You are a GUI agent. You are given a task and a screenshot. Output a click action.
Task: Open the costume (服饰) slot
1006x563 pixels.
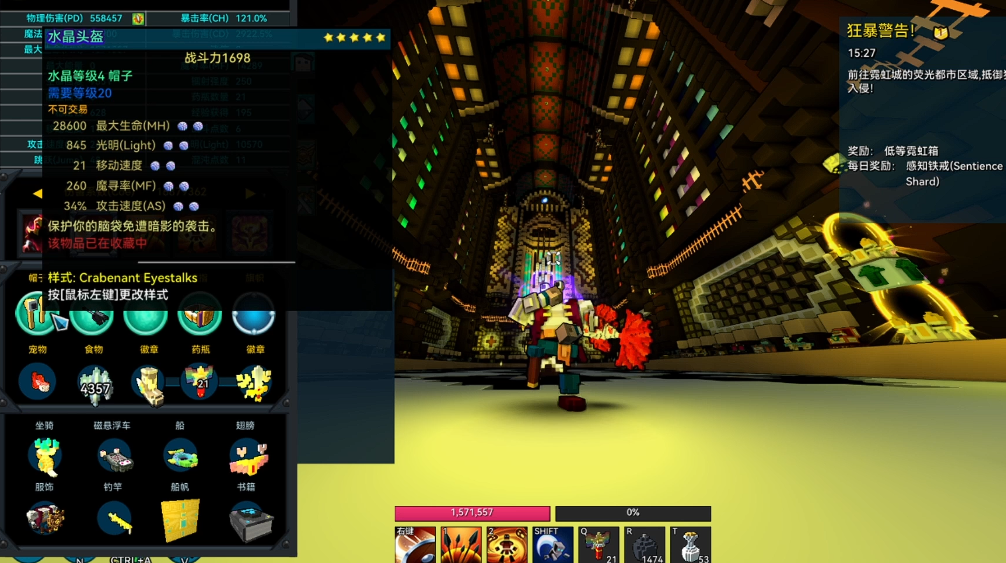(44, 519)
